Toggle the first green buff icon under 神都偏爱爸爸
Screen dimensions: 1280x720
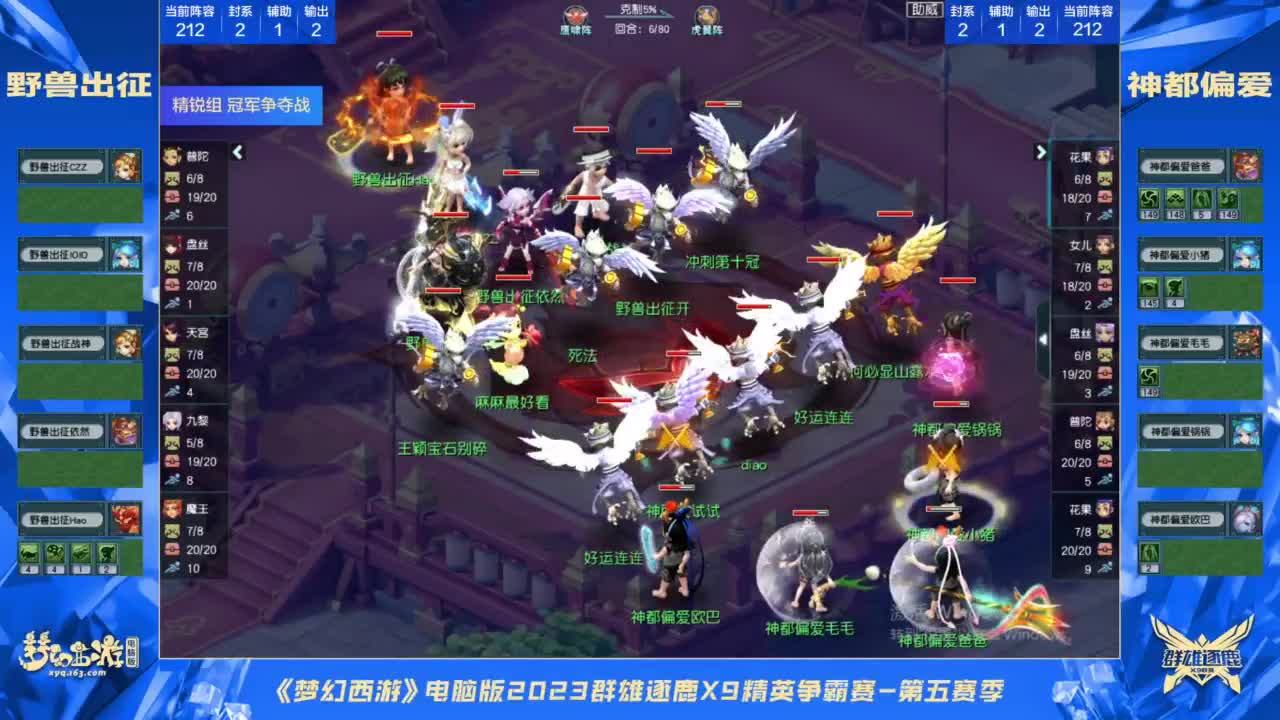point(1150,198)
